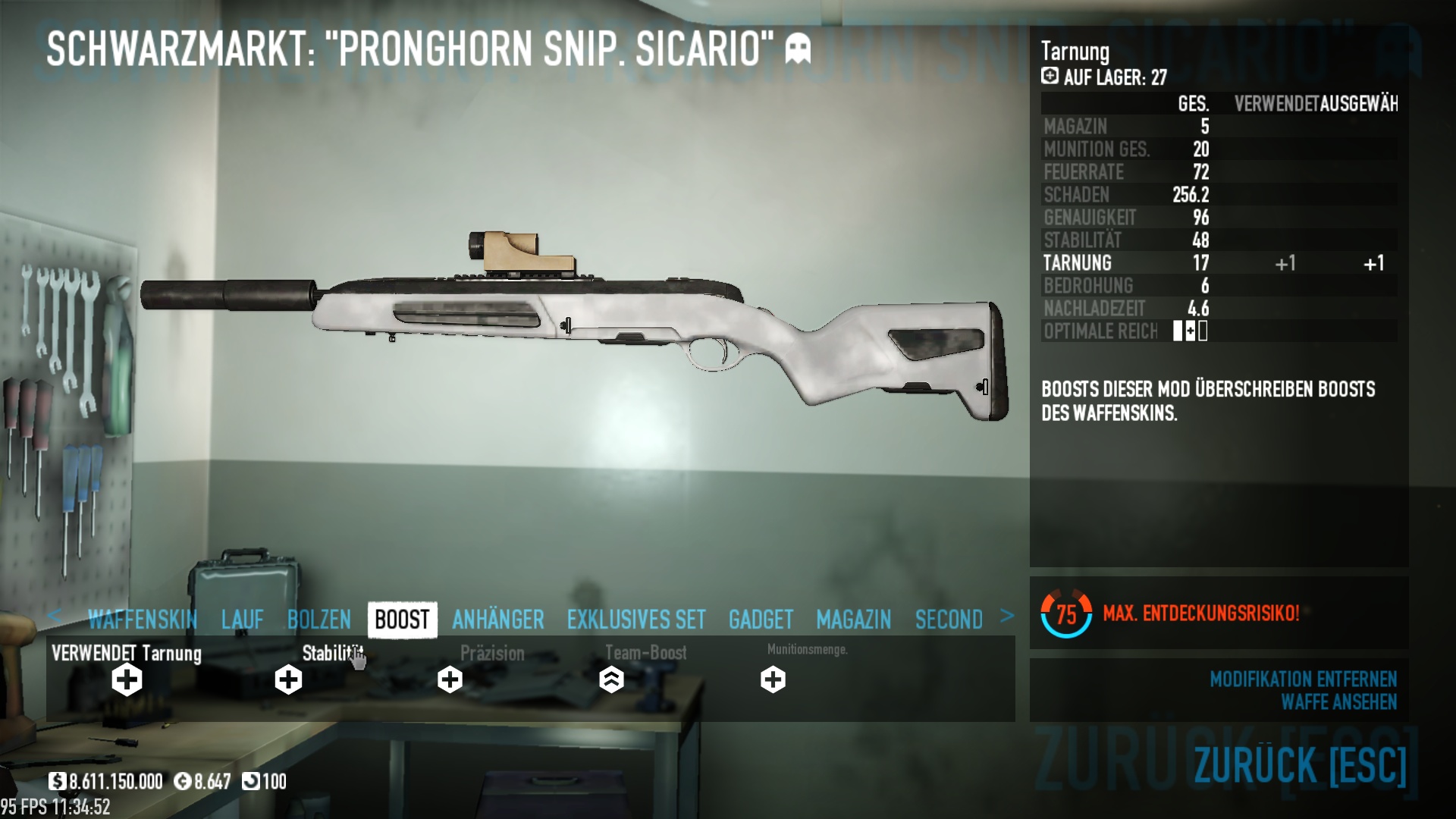Click MODIFIKATION ENTFERNEN to remove the mod
The height and width of the screenshot is (819, 1456).
coord(1303,679)
